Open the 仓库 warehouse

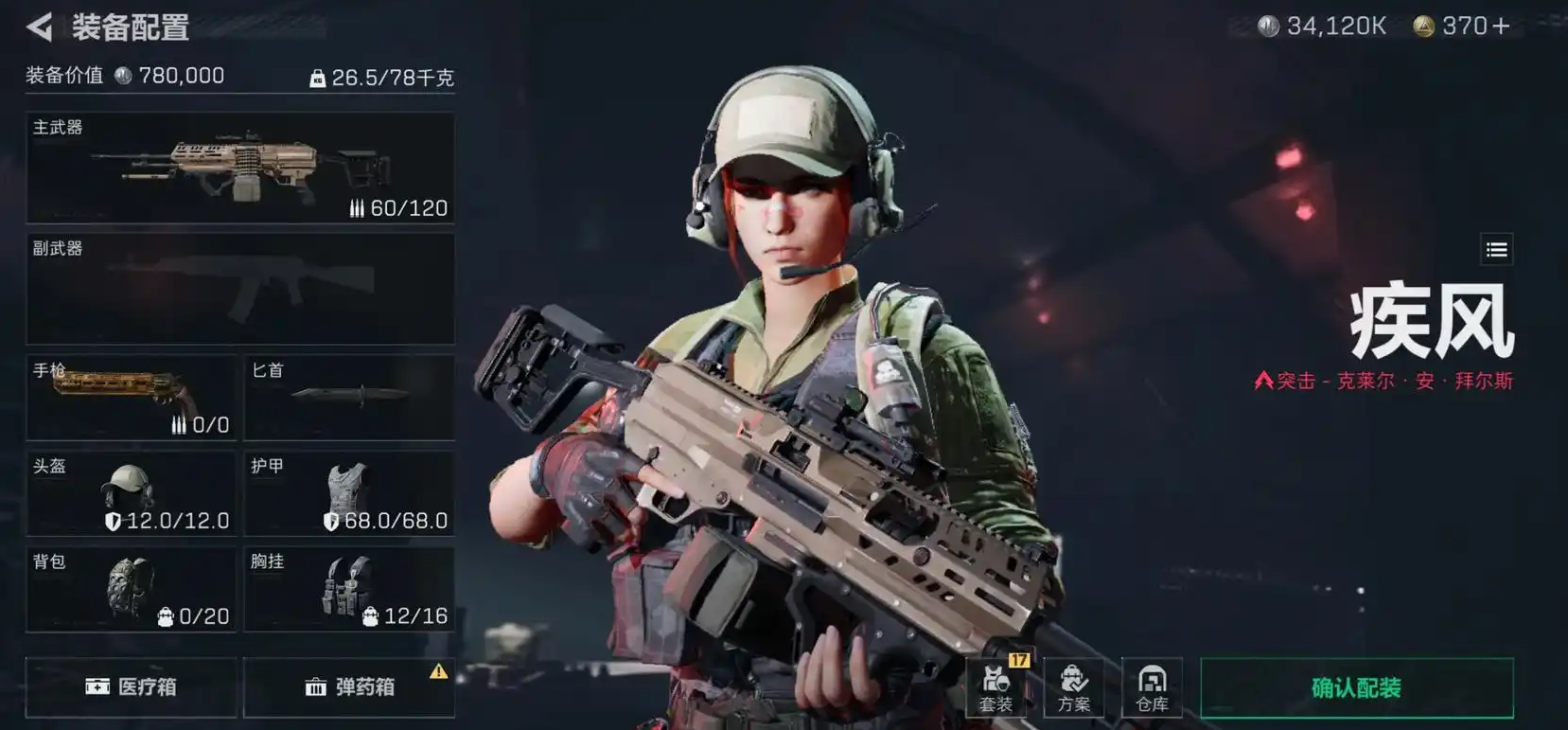(1152, 687)
